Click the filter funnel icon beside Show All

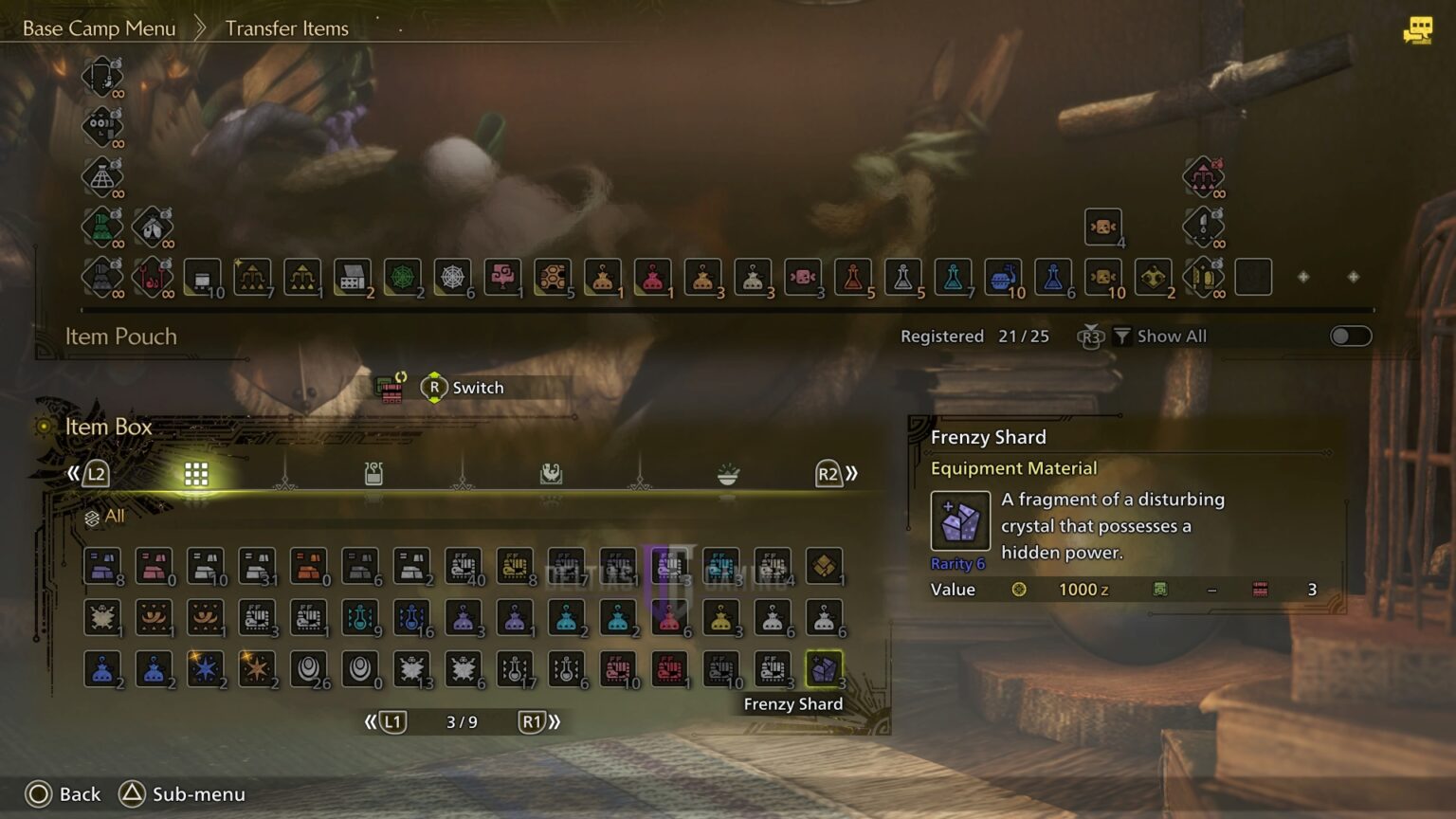coord(1122,335)
